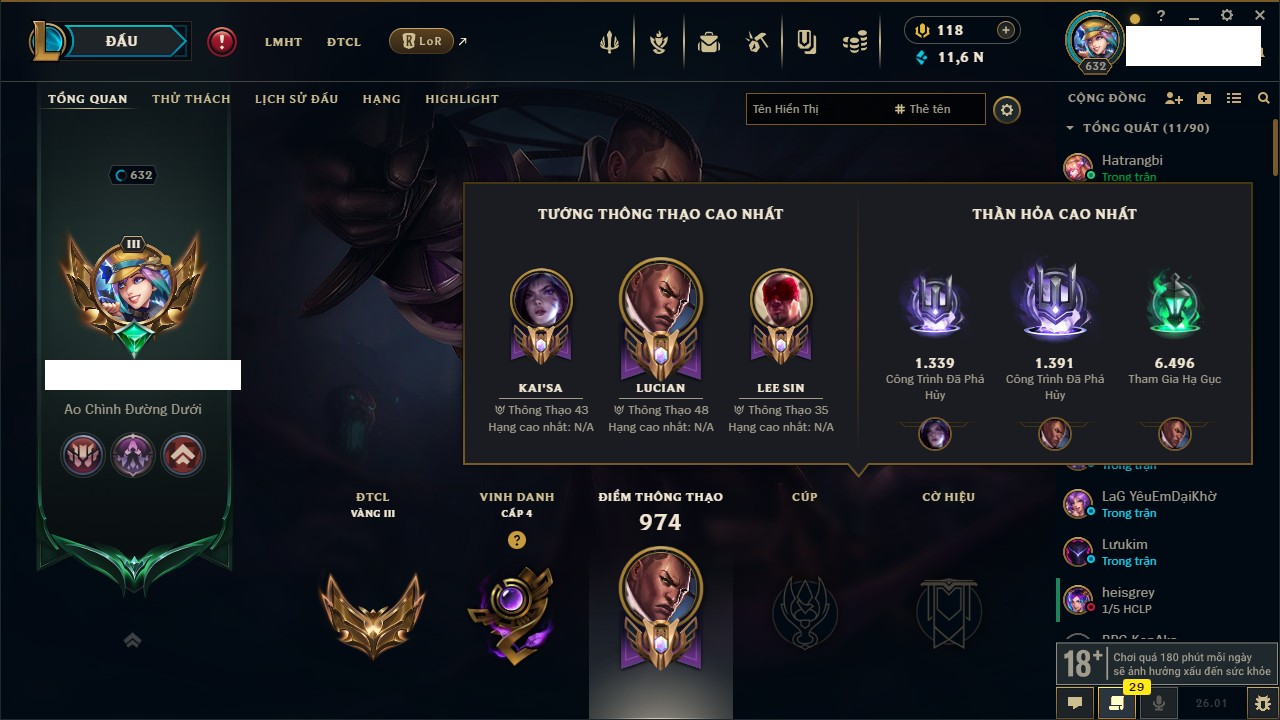Open the HIGHLIGHT tab

point(461,99)
